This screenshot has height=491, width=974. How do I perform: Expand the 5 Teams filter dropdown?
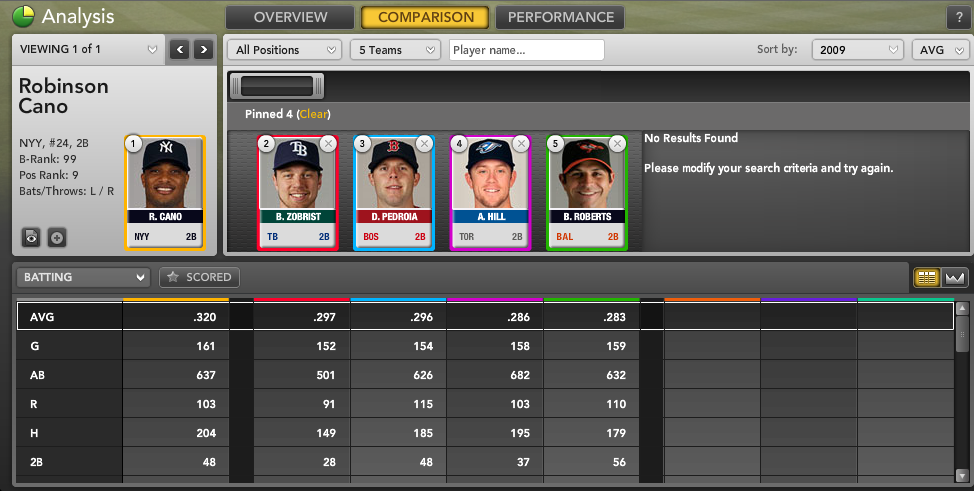(x=396, y=50)
